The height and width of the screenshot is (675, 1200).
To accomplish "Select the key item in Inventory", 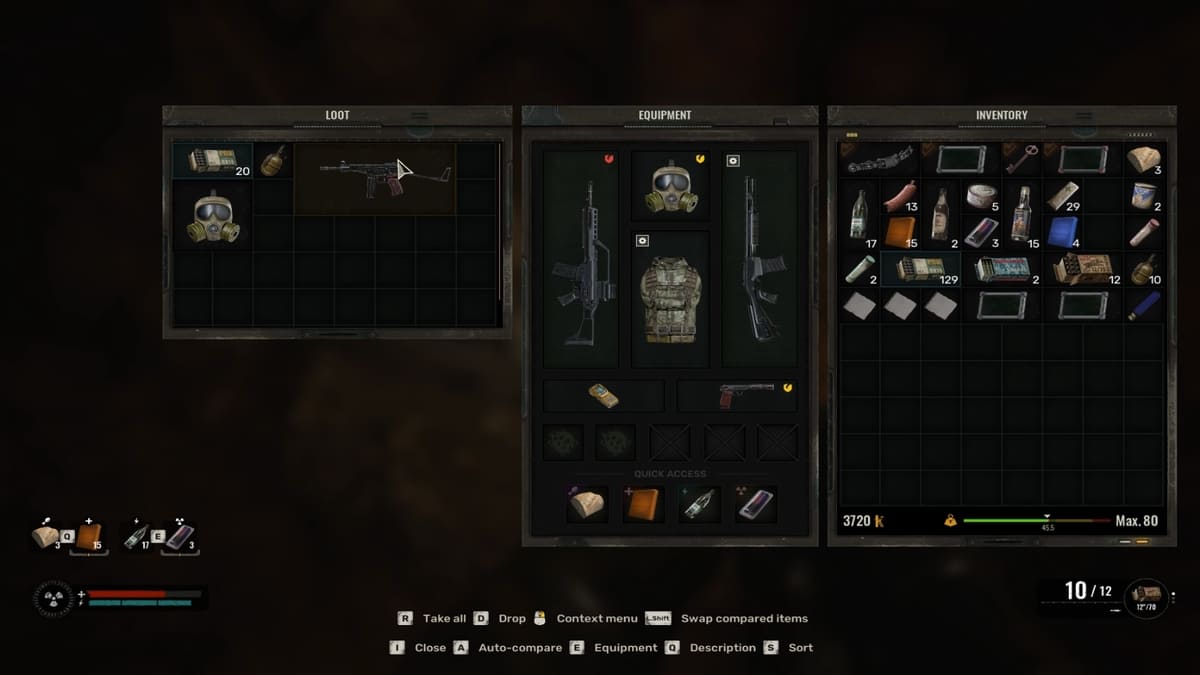I will click(x=1022, y=159).
